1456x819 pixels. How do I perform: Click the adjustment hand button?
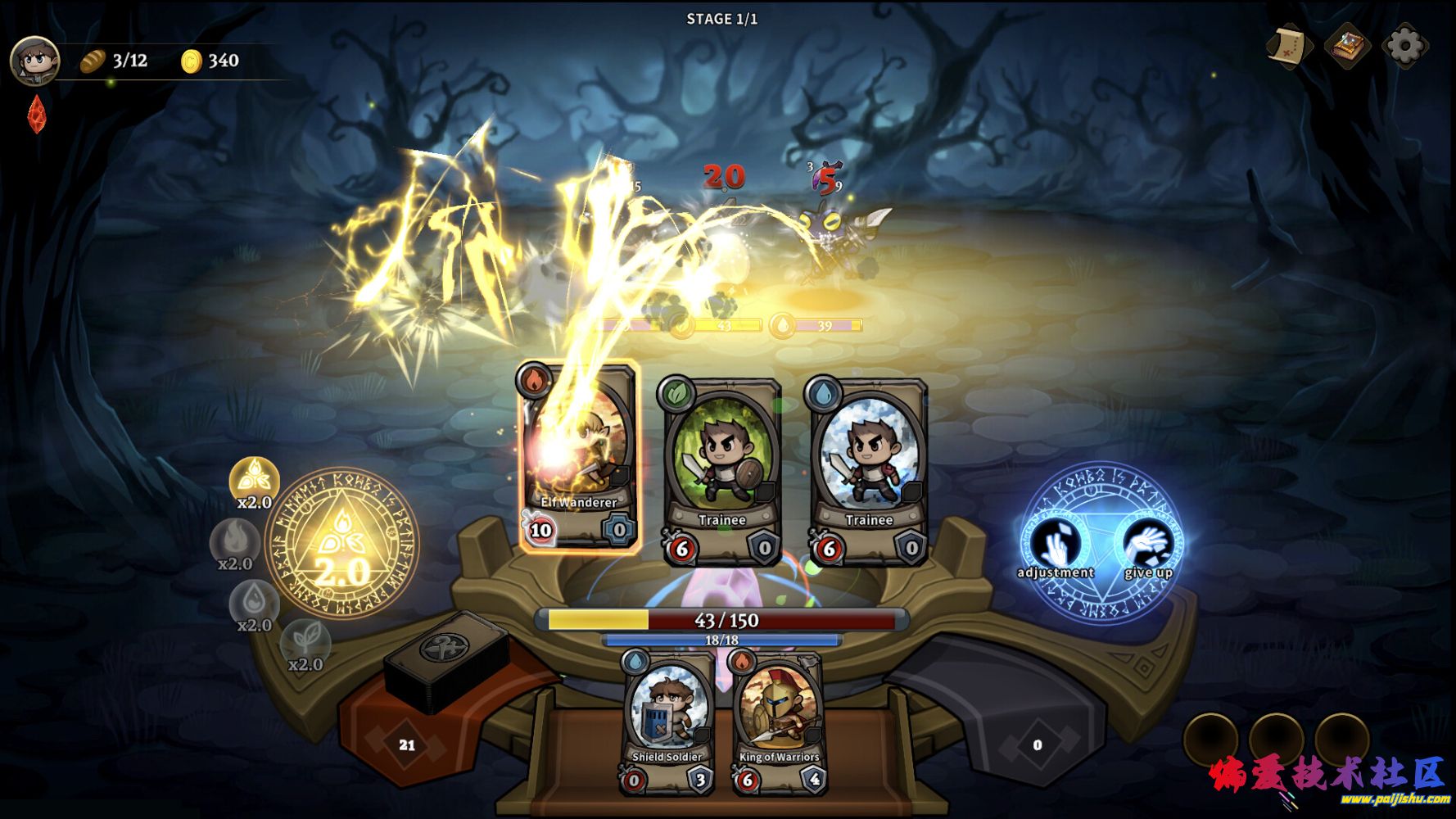click(1056, 544)
